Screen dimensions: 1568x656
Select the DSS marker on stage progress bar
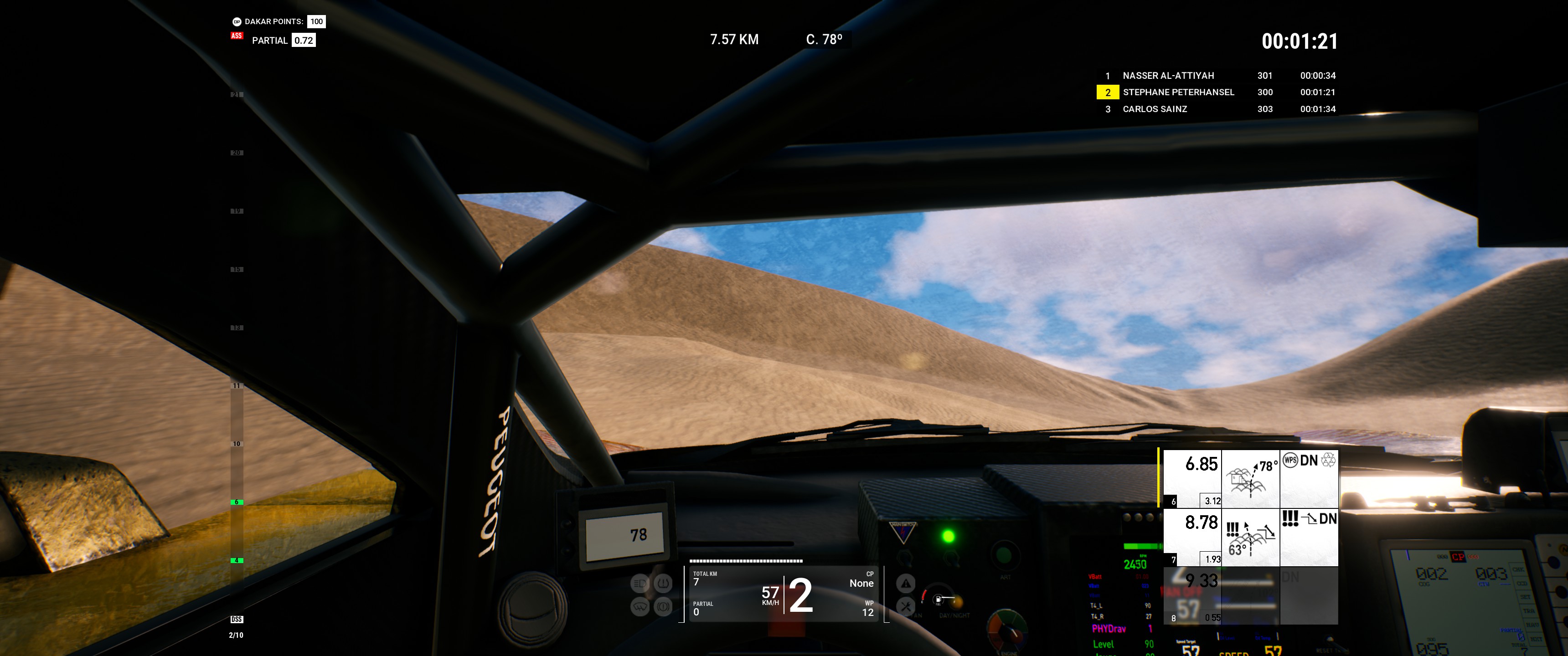pyautogui.click(x=237, y=620)
